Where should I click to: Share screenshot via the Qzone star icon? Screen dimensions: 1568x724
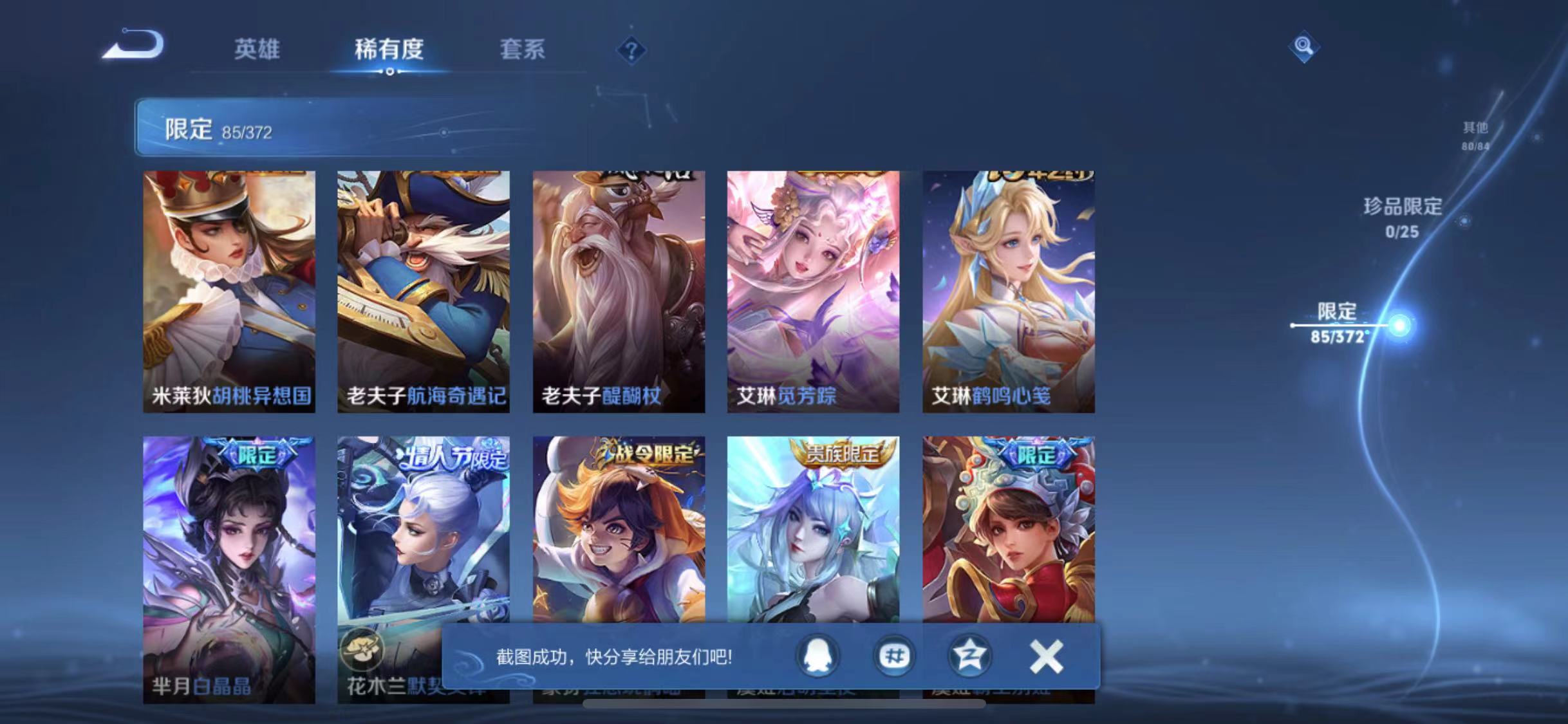[x=969, y=657]
